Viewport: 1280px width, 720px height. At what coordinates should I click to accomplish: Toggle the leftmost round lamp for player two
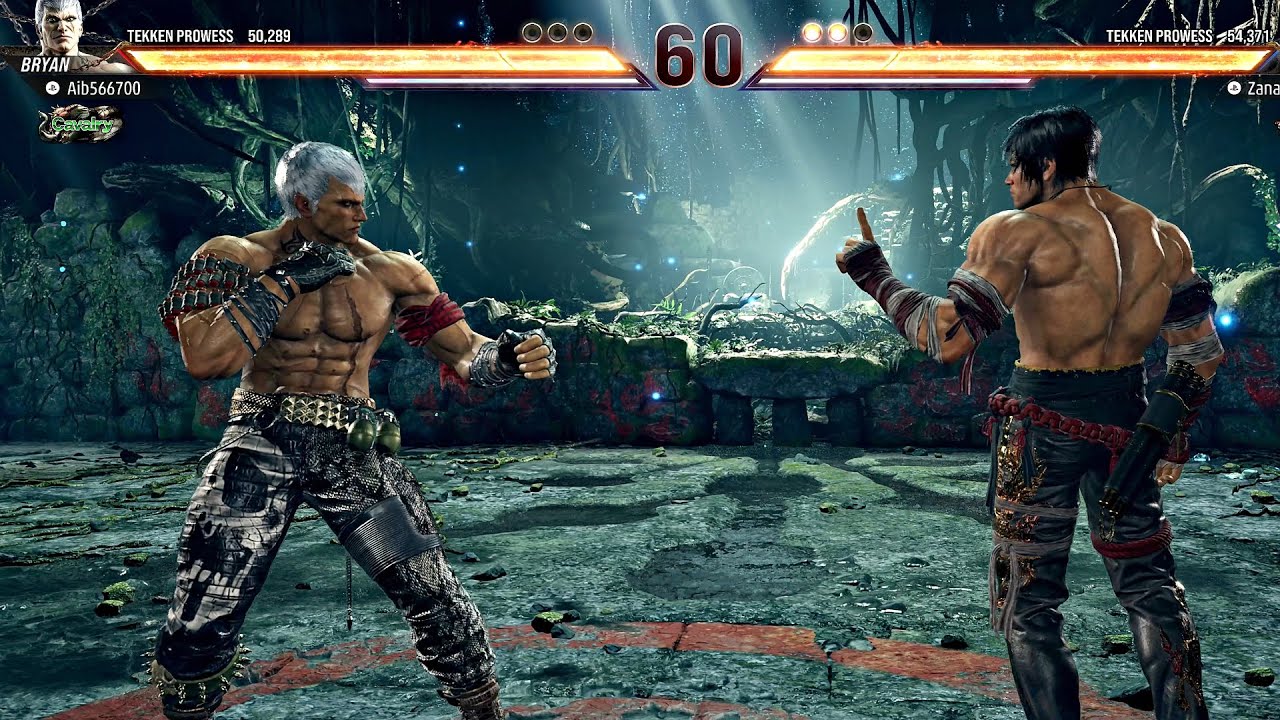click(811, 31)
